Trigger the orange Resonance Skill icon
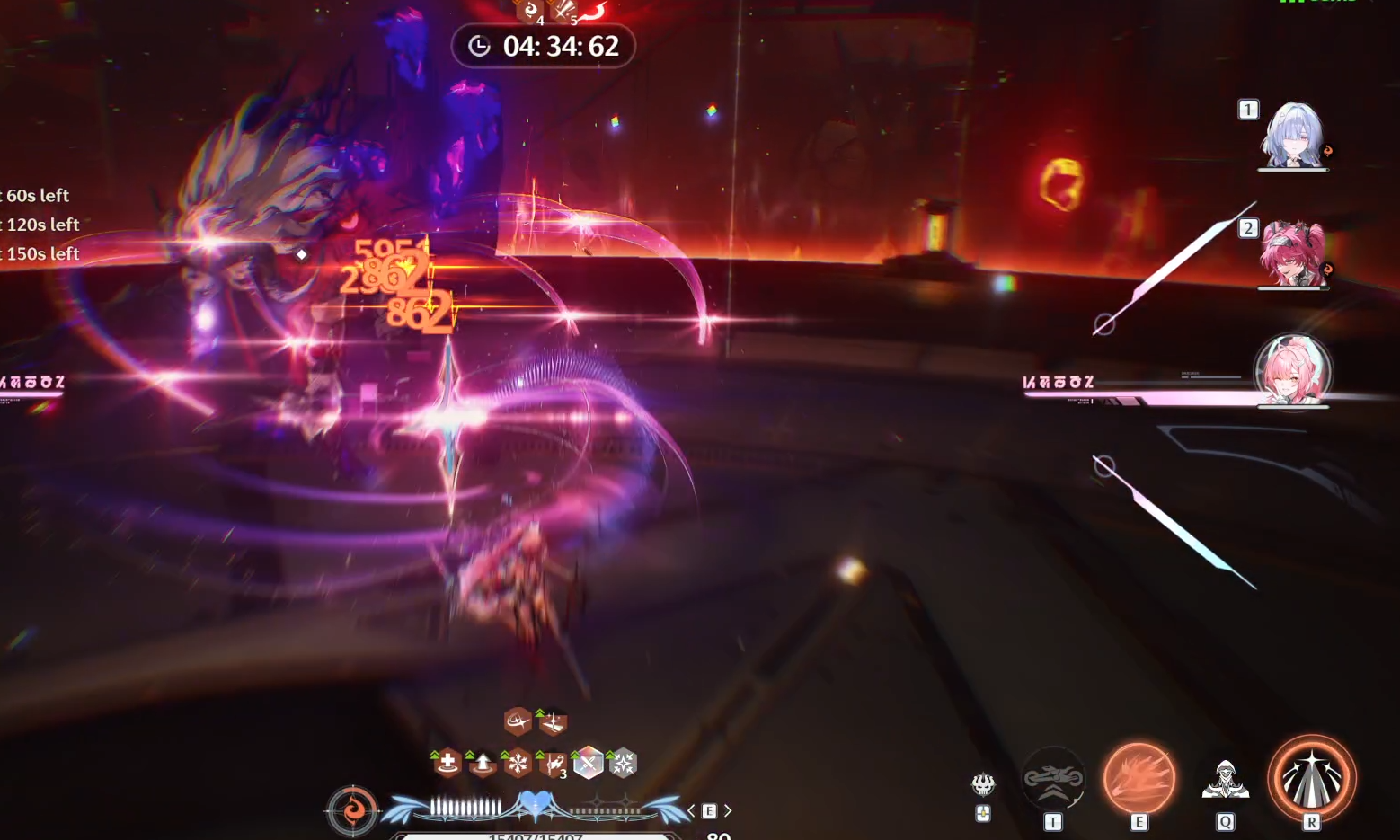Image resolution: width=1400 pixels, height=840 pixels. pyautogui.click(x=1139, y=778)
